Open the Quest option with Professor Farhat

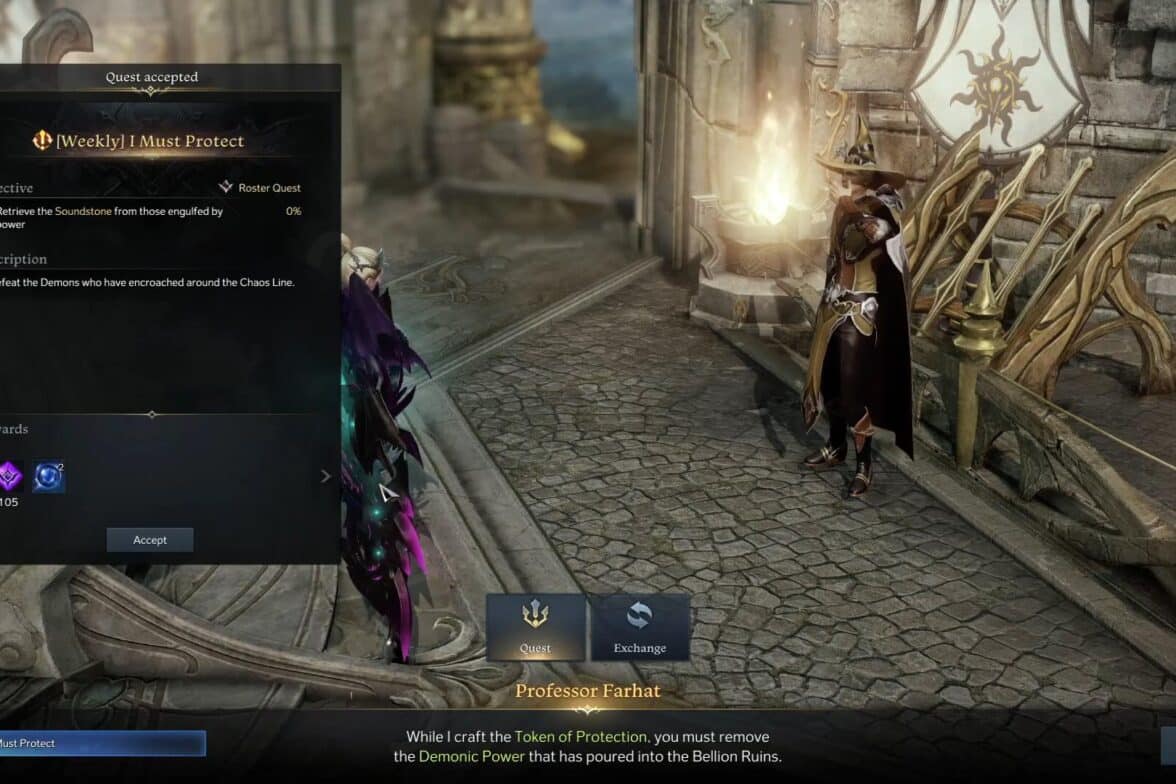point(535,627)
